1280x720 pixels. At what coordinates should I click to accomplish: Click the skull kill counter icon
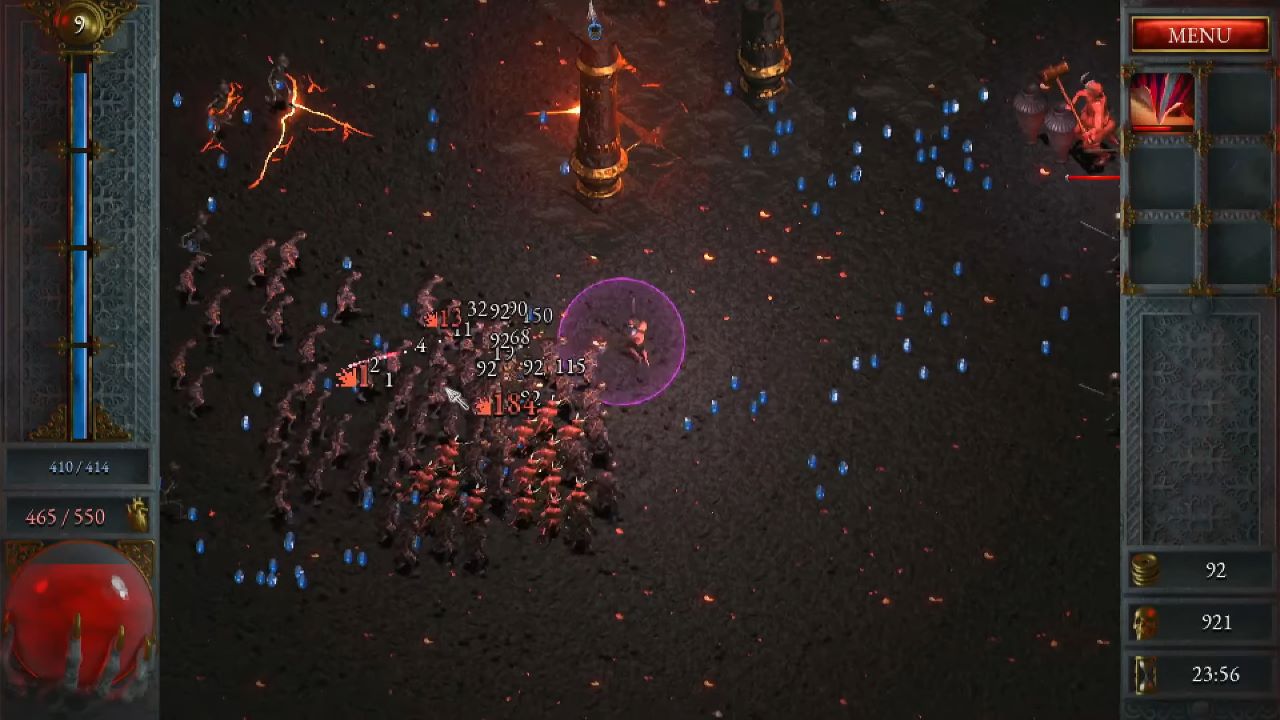pos(1148,622)
